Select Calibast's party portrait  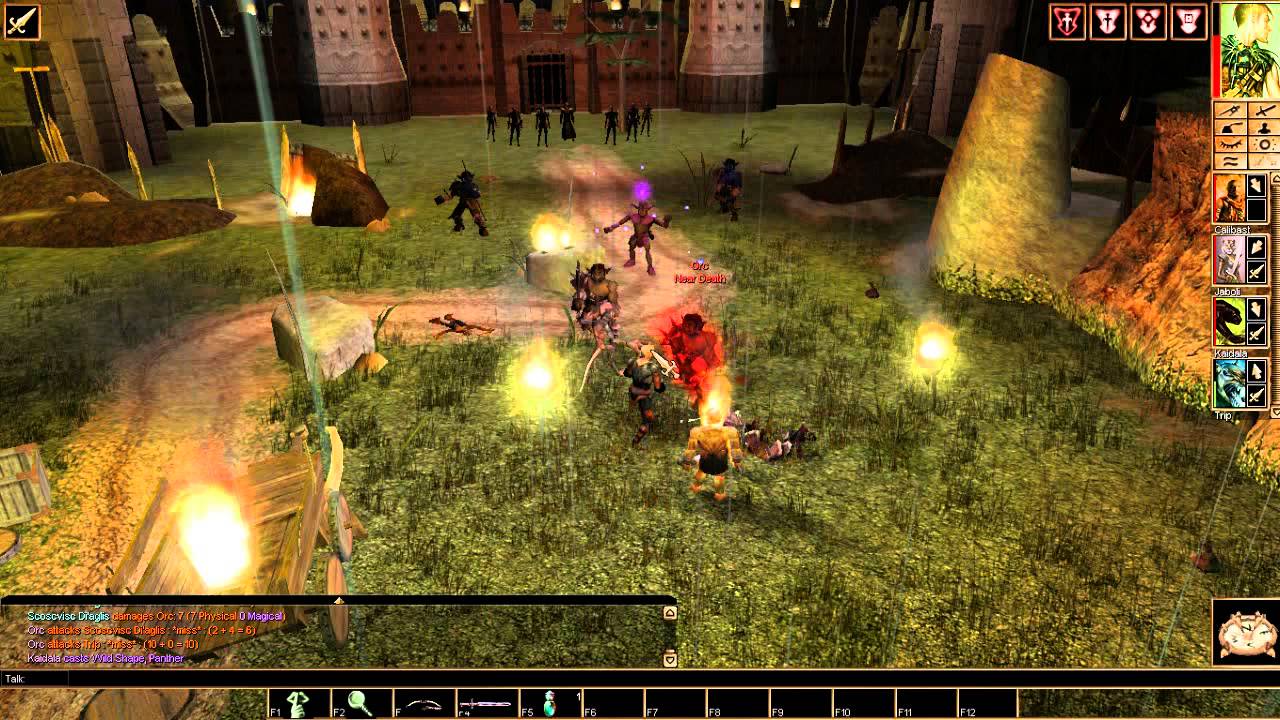click(1228, 198)
